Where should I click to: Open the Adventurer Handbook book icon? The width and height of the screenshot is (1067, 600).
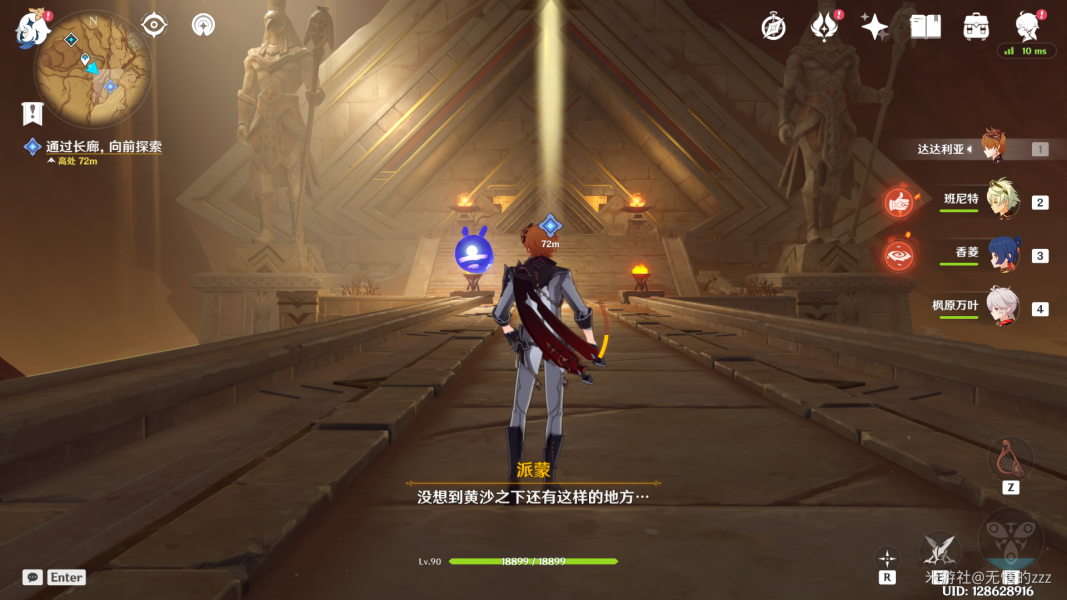coord(925,27)
